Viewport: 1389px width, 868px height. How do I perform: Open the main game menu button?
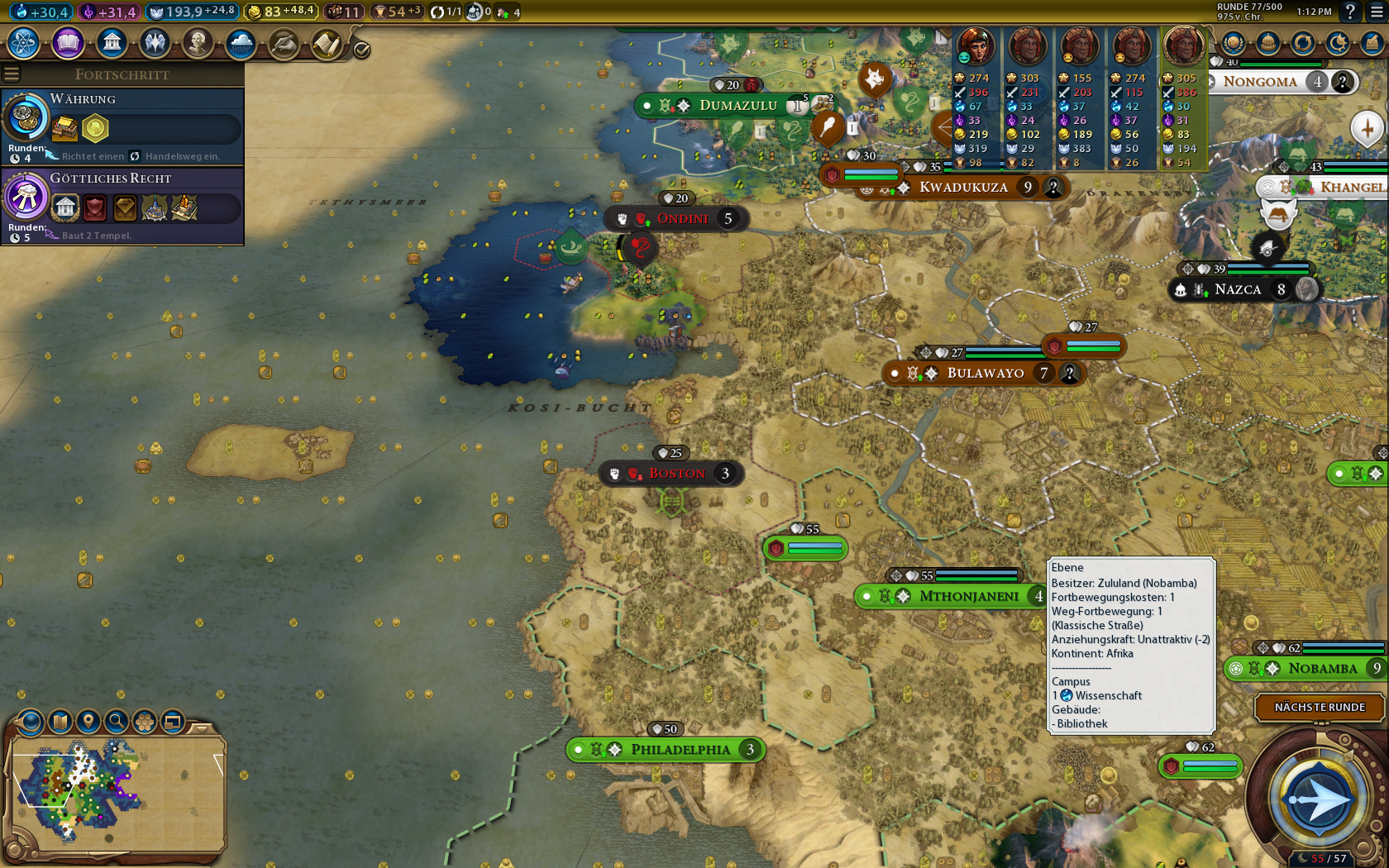1373,12
